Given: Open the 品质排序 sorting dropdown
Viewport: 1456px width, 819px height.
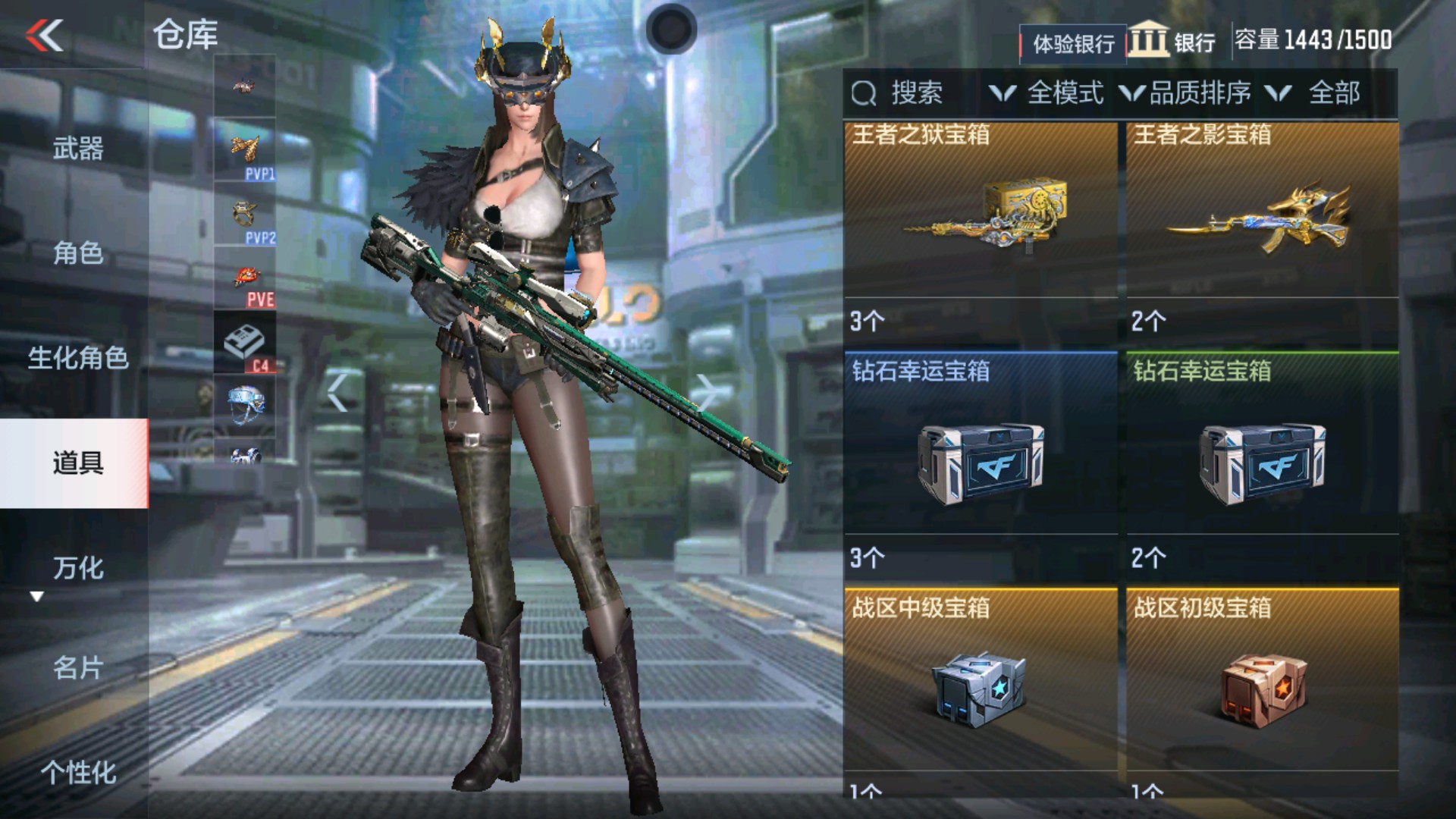Looking at the screenshot, I should [1191, 93].
